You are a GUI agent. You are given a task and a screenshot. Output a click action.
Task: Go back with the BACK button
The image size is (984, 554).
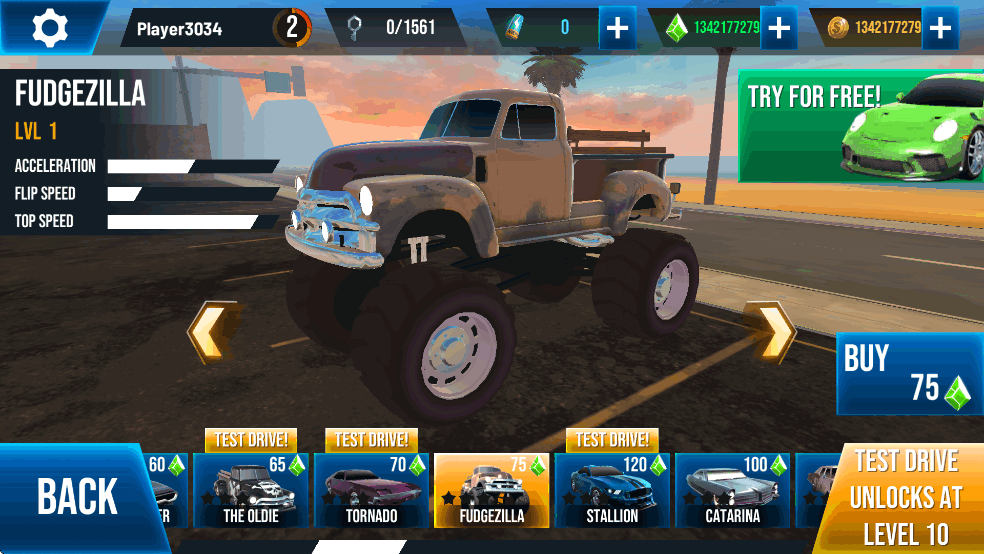point(77,497)
